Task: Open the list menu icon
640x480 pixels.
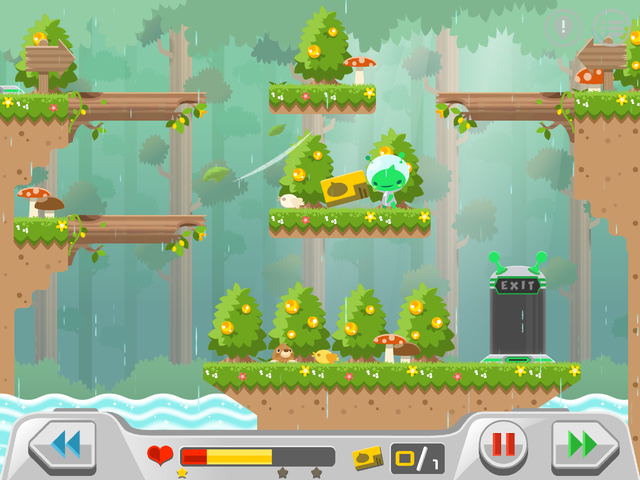Action: pyautogui.click(x=612, y=26)
